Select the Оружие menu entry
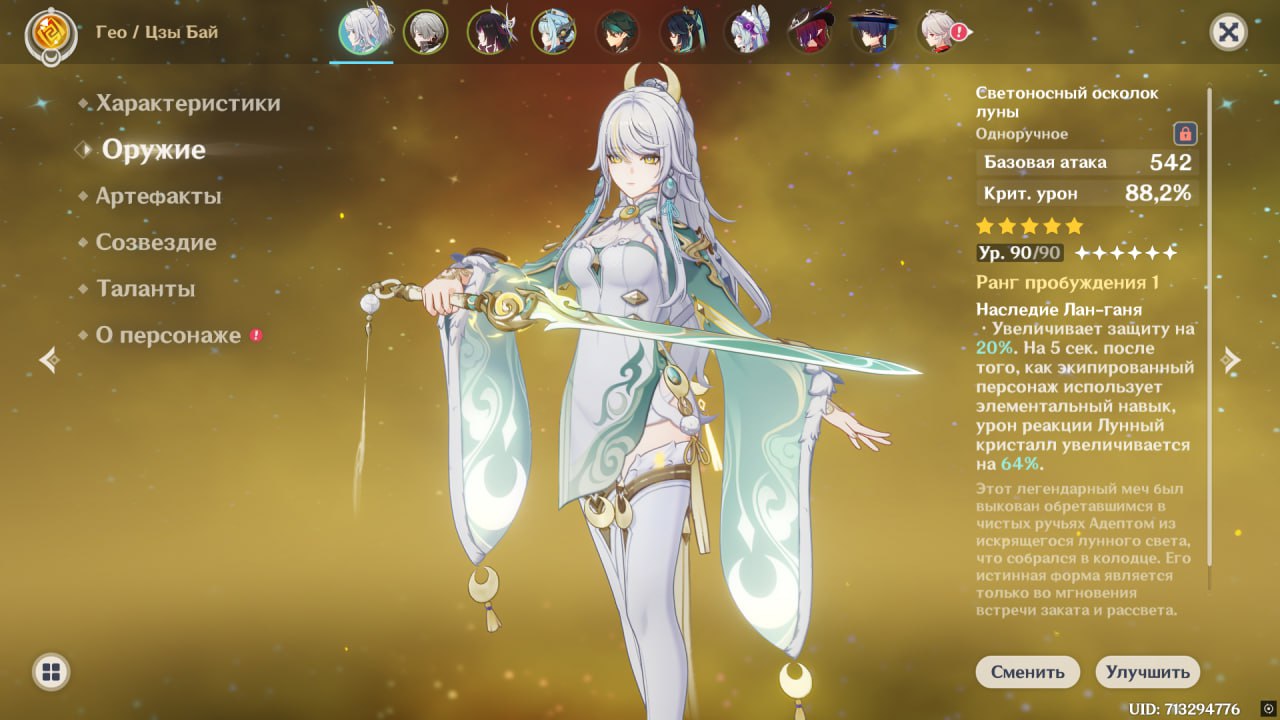Screen dimensions: 1280x720 [153, 150]
